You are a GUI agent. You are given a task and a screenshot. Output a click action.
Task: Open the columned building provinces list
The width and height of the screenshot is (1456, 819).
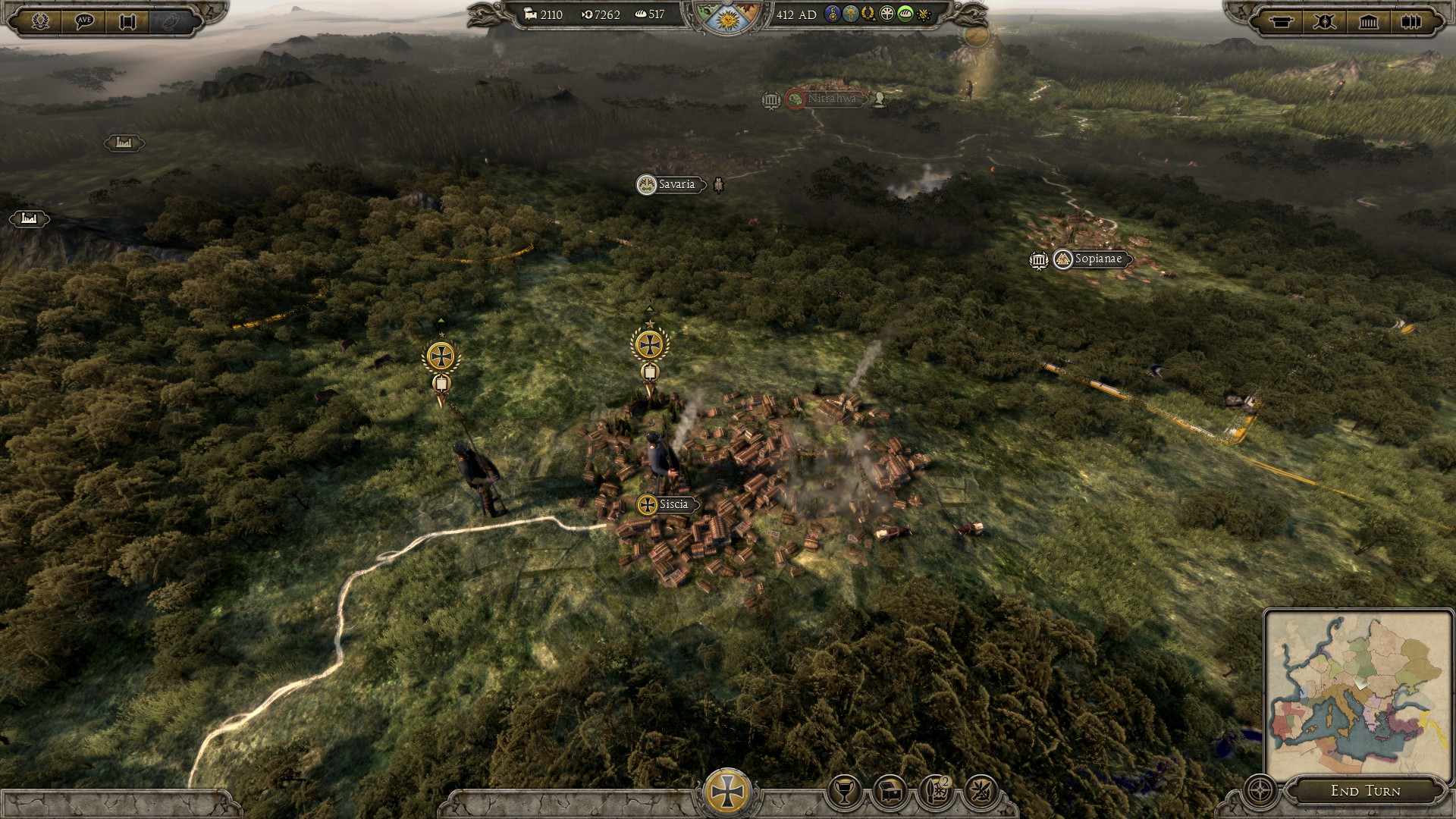tap(1368, 21)
